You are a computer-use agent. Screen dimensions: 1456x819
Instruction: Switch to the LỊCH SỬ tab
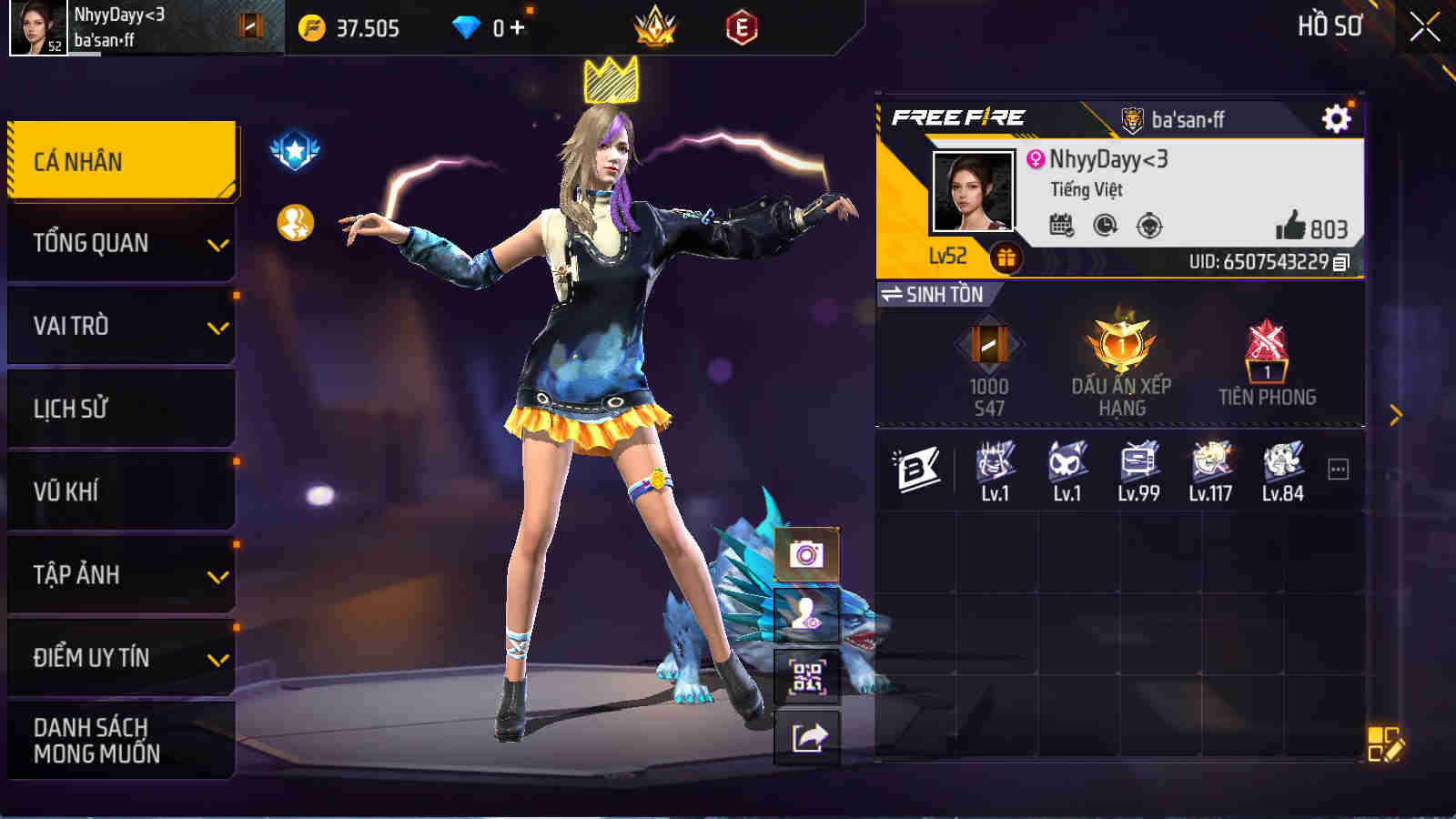coord(119,409)
